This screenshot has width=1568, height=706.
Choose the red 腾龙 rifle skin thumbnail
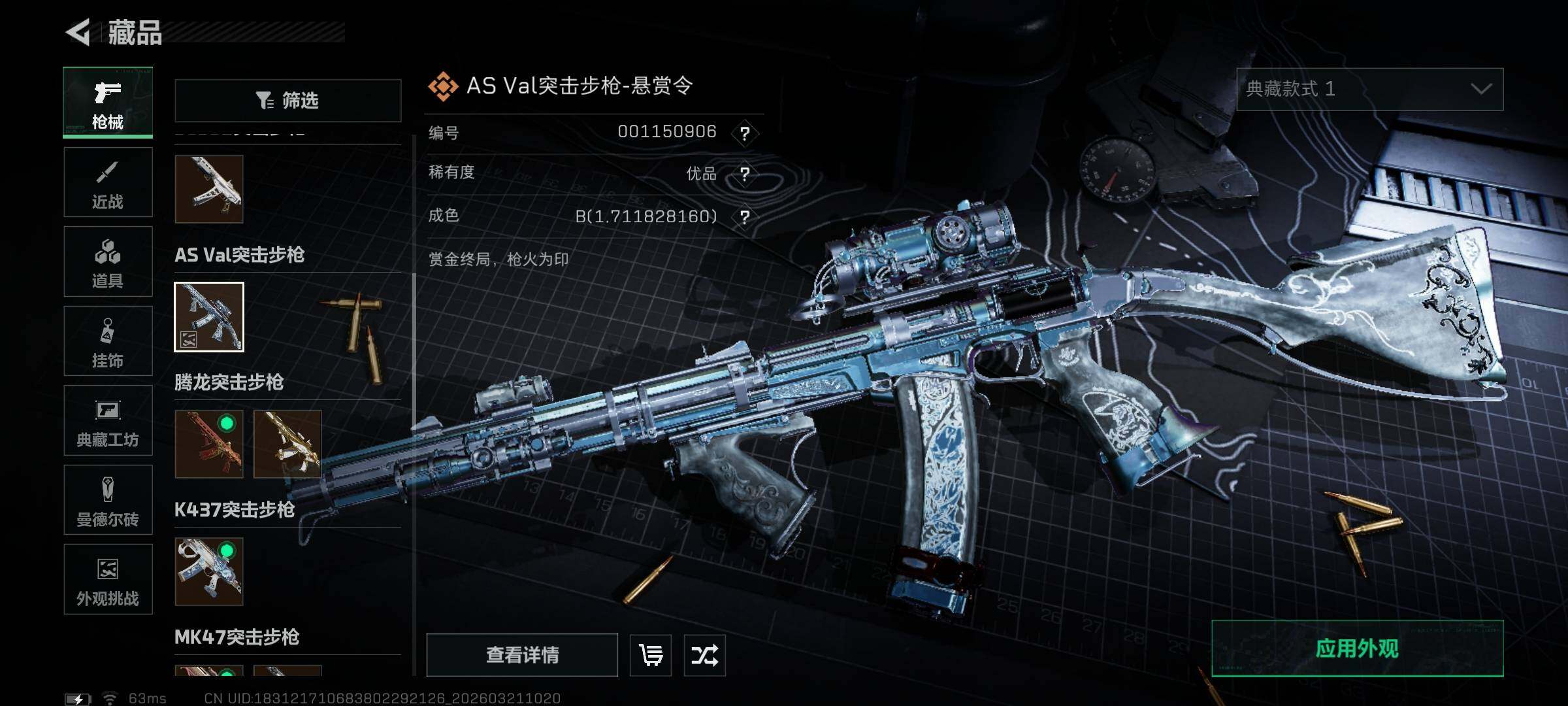pos(209,444)
